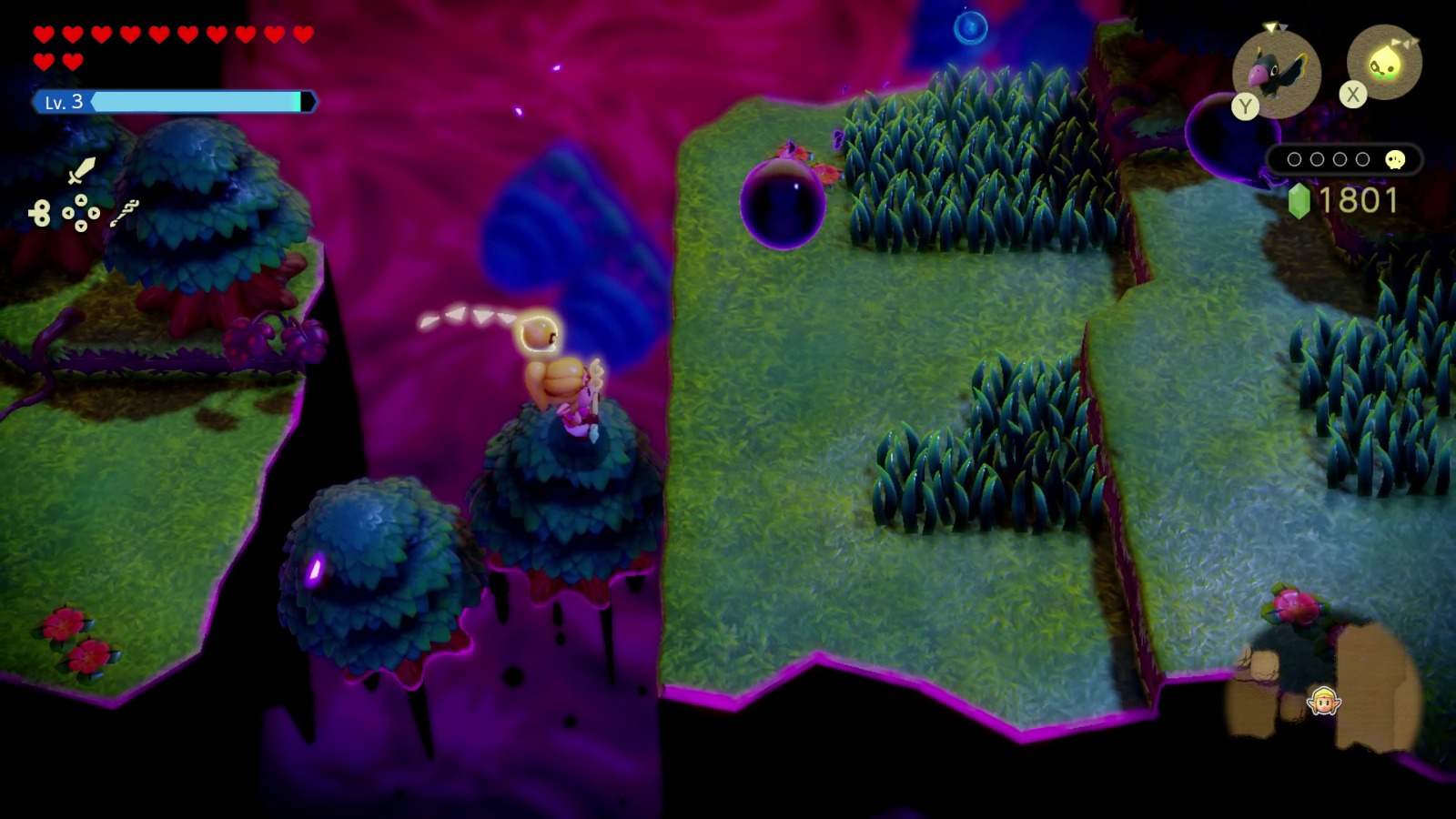Click the gray arrow above the crow portrait
The width and height of the screenshot is (1456, 819).
(x=1283, y=27)
